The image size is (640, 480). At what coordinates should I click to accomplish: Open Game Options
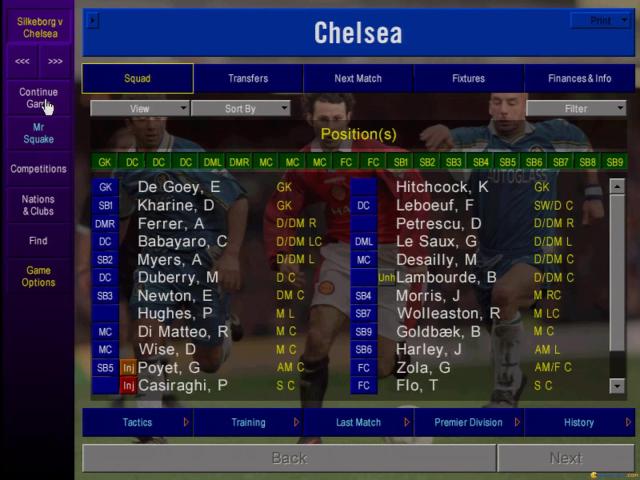tap(38, 277)
